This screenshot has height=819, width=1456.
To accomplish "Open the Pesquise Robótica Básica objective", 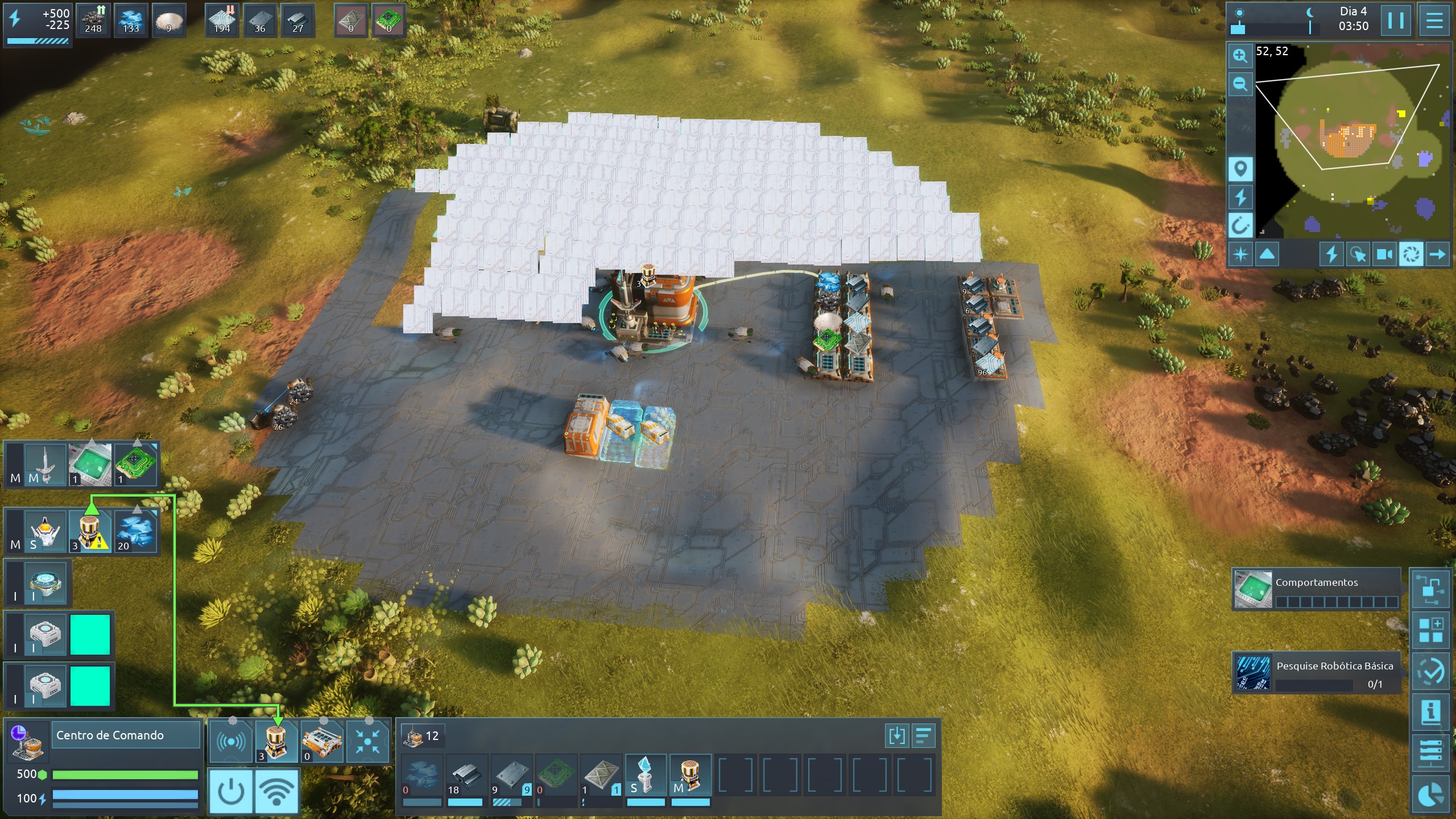I will coord(1316,673).
